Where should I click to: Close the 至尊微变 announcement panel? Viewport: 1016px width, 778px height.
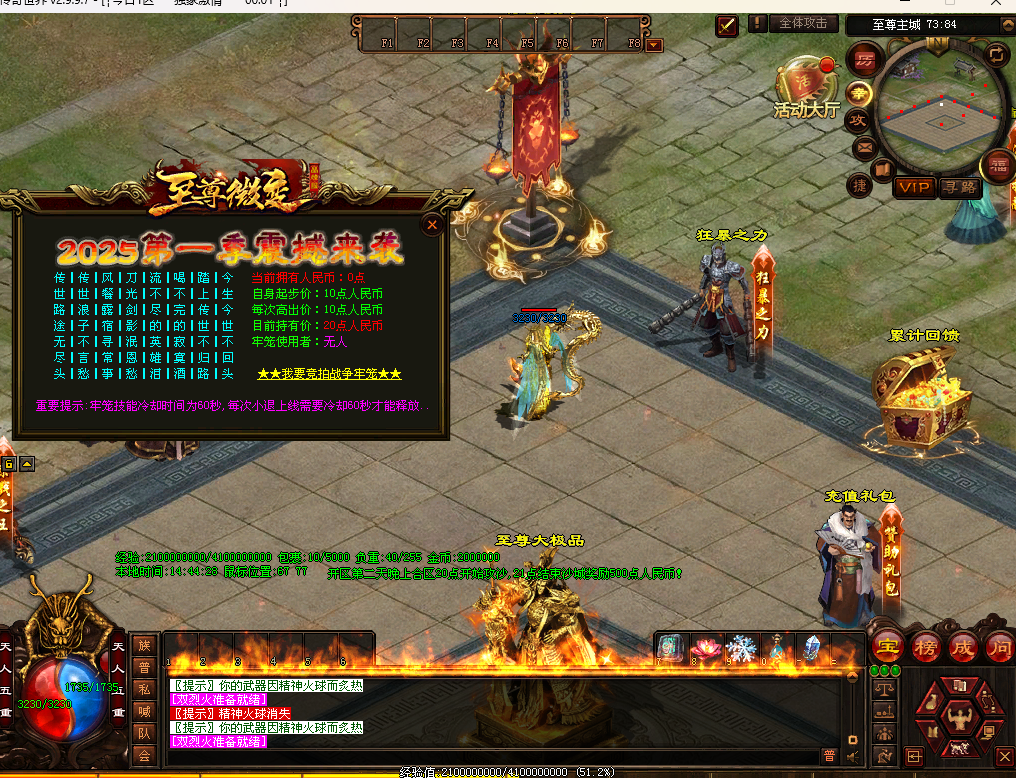coord(432,225)
